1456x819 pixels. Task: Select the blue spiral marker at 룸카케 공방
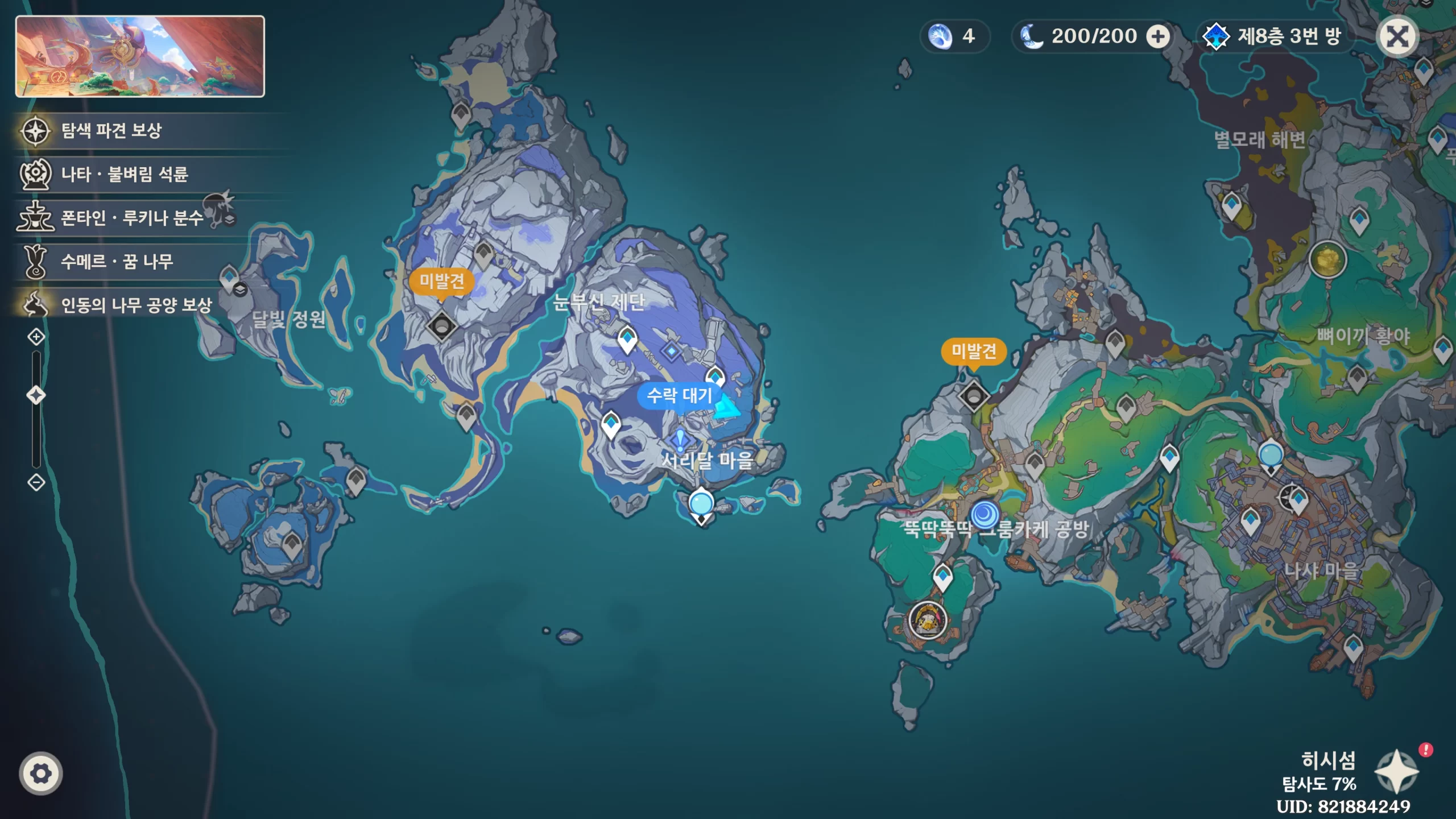coord(985,514)
